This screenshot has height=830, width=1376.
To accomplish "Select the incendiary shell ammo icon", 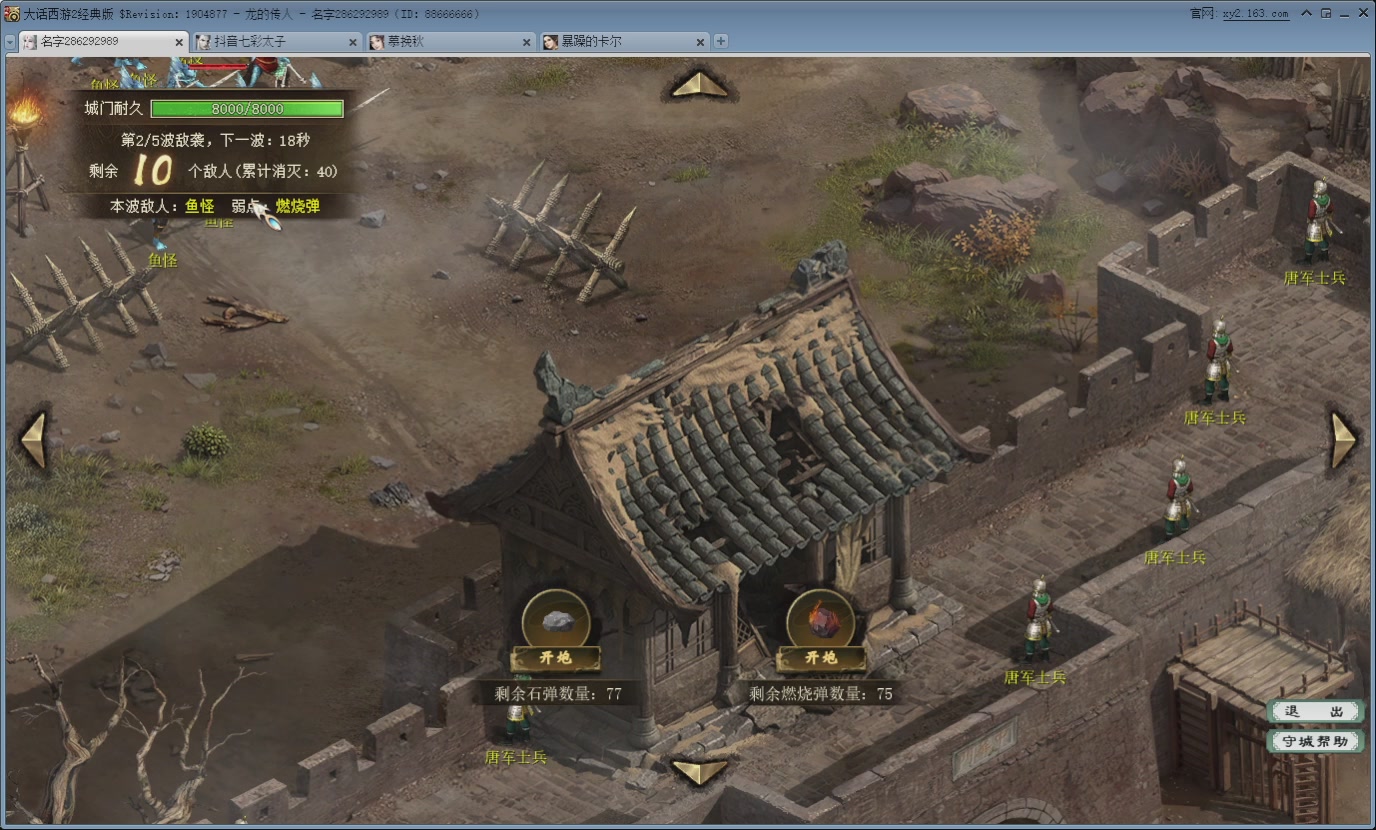I will [x=821, y=620].
